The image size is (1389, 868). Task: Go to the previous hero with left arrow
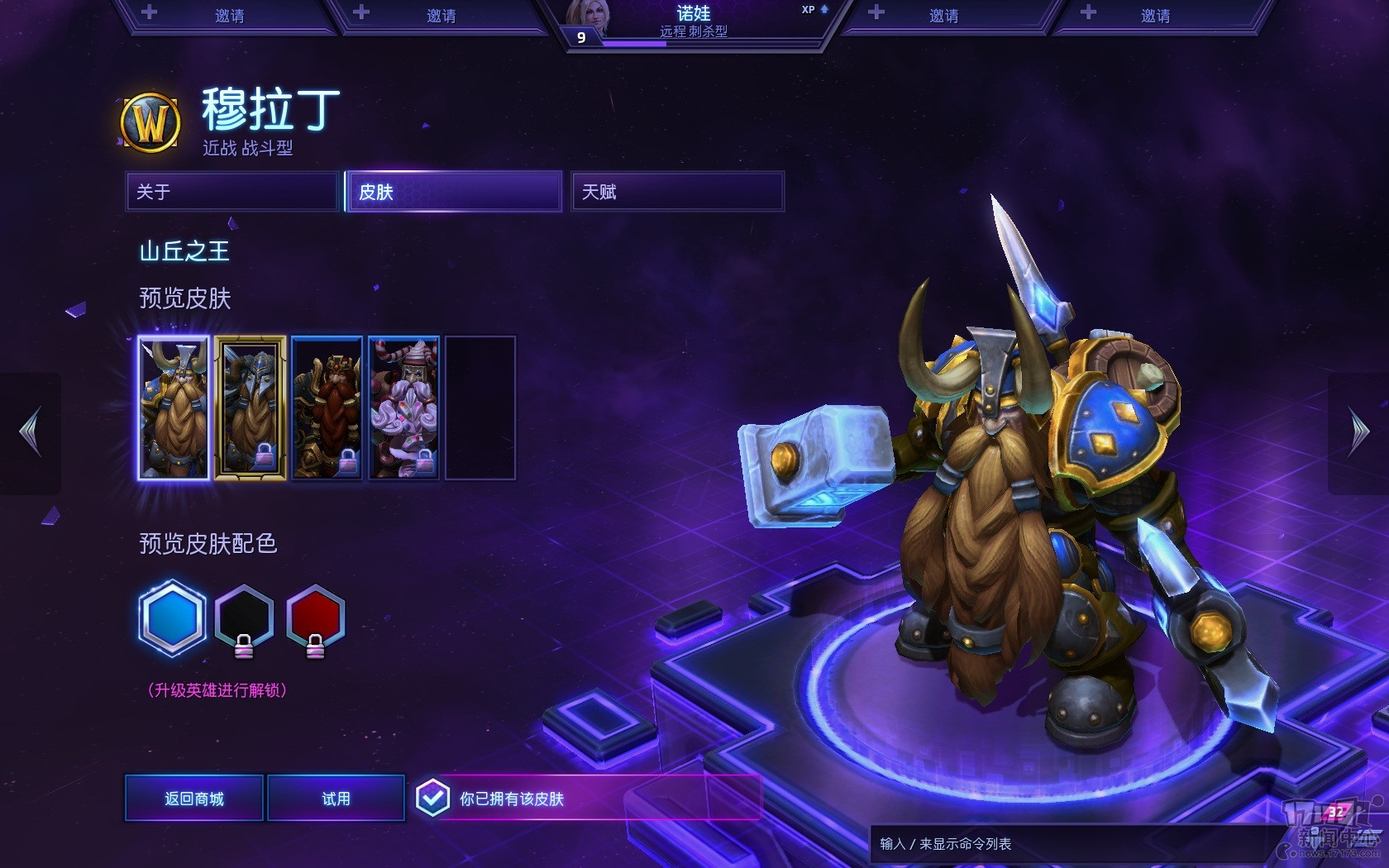[x=31, y=432]
